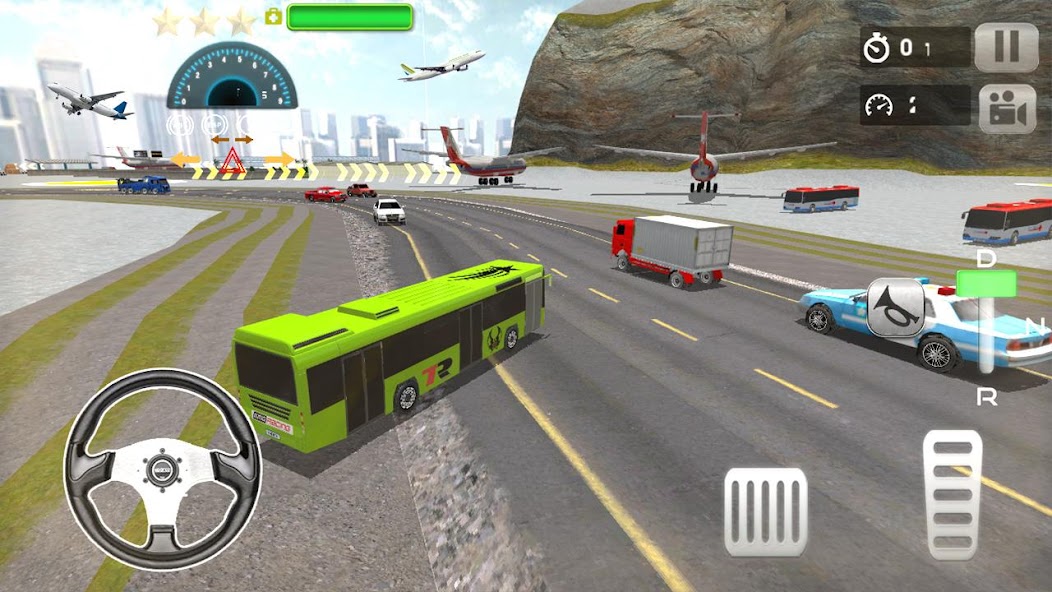Tap the brake pedal
Viewport: 1052px width, 592px height.
(x=765, y=511)
